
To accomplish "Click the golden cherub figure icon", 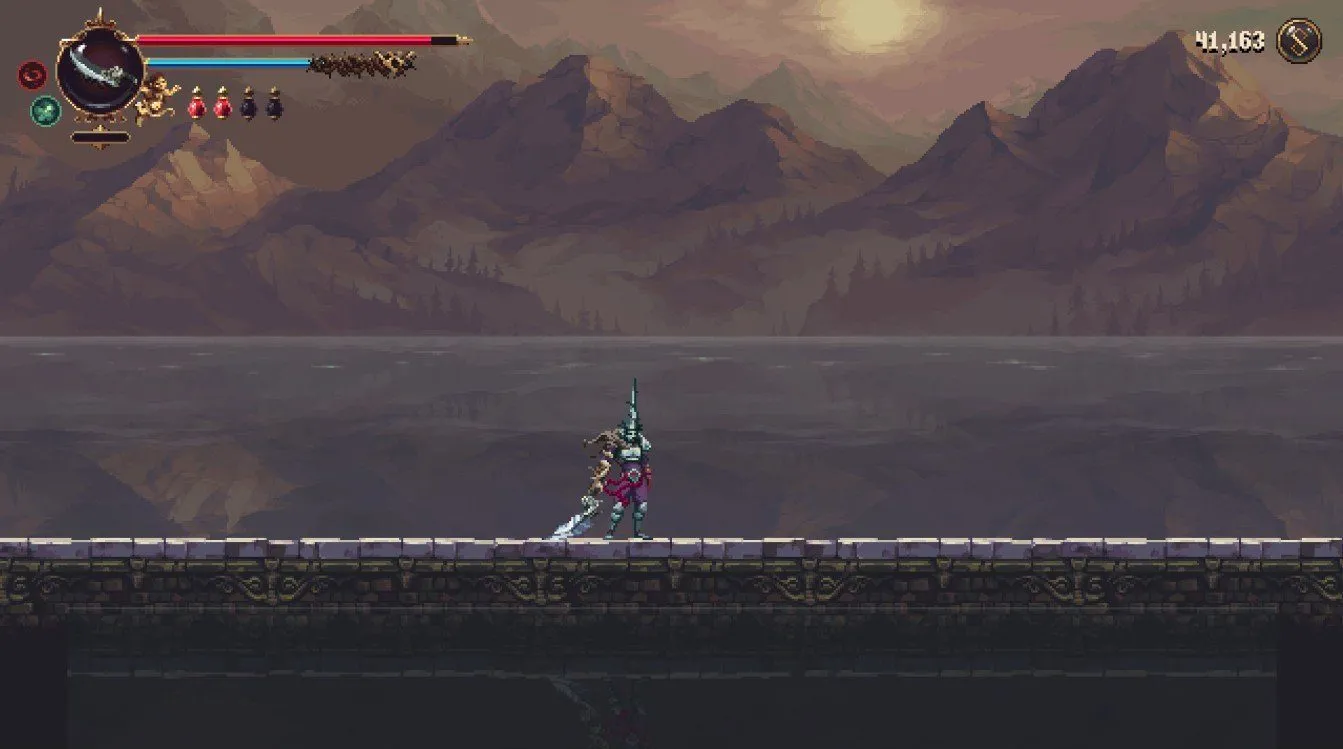I will coord(158,98).
